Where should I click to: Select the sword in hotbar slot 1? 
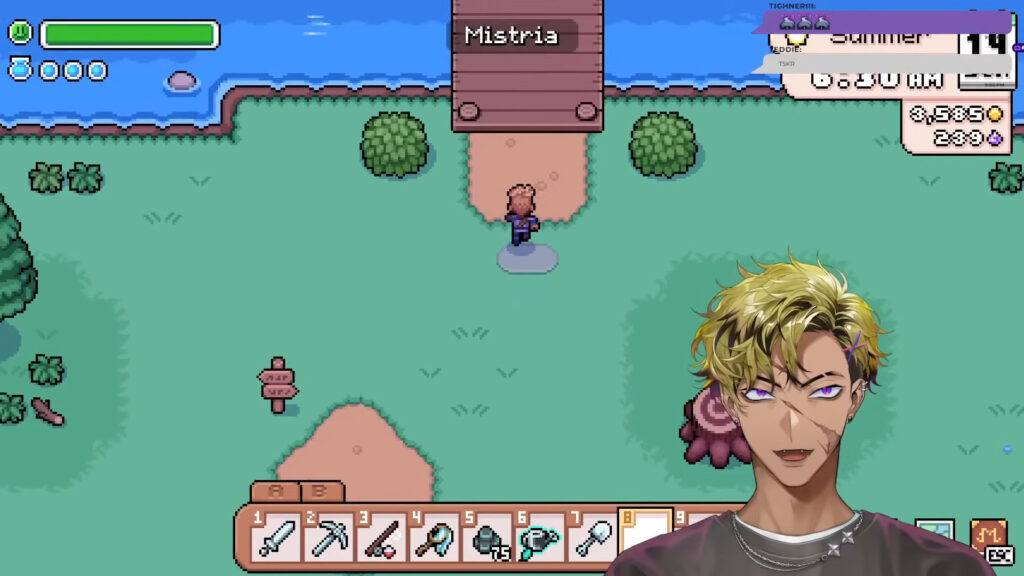[275, 539]
